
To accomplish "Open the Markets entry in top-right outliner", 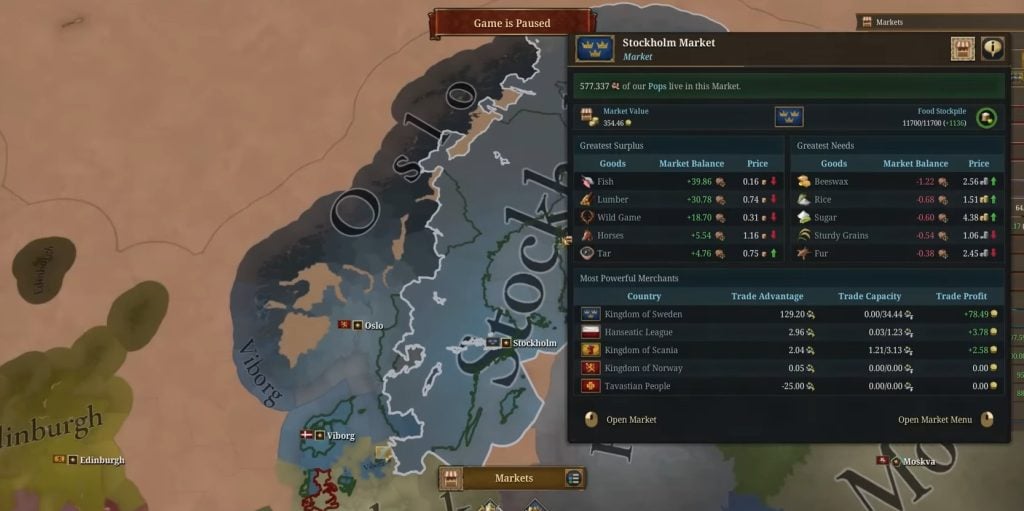I will (x=888, y=21).
